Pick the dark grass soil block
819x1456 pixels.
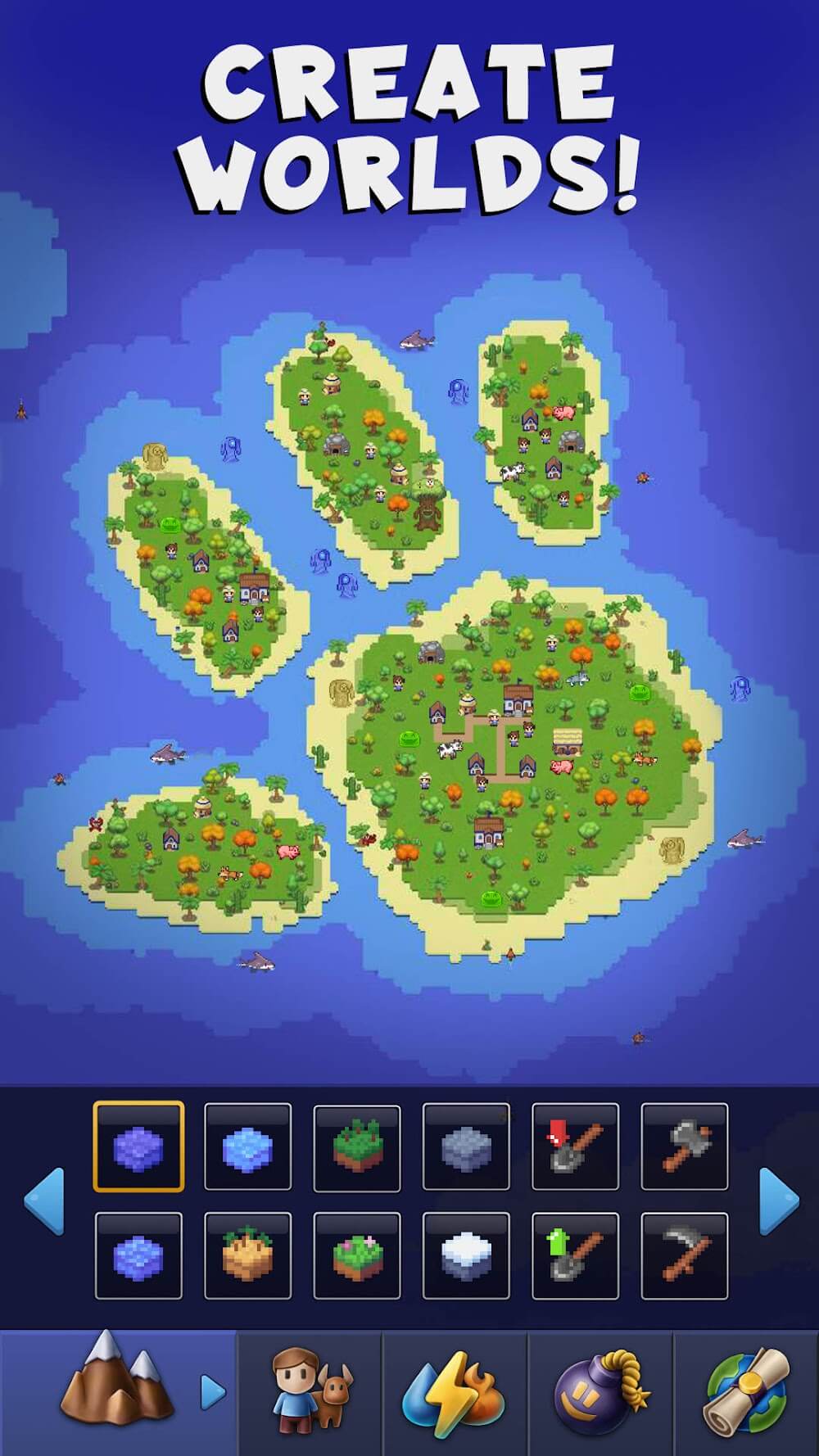tap(357, 1146)
